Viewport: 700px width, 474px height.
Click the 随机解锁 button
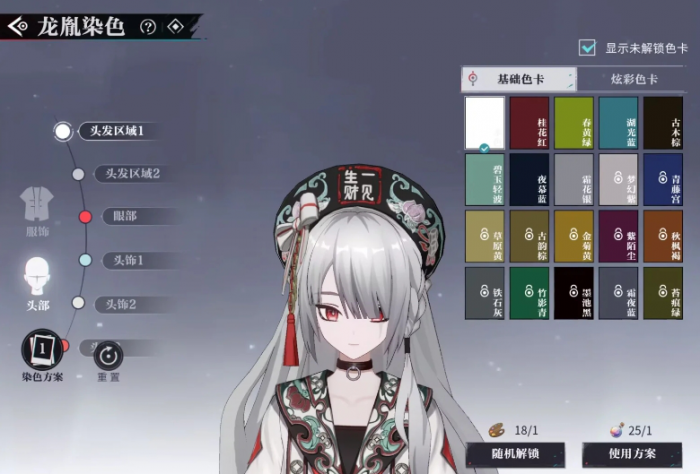[515, 455]
